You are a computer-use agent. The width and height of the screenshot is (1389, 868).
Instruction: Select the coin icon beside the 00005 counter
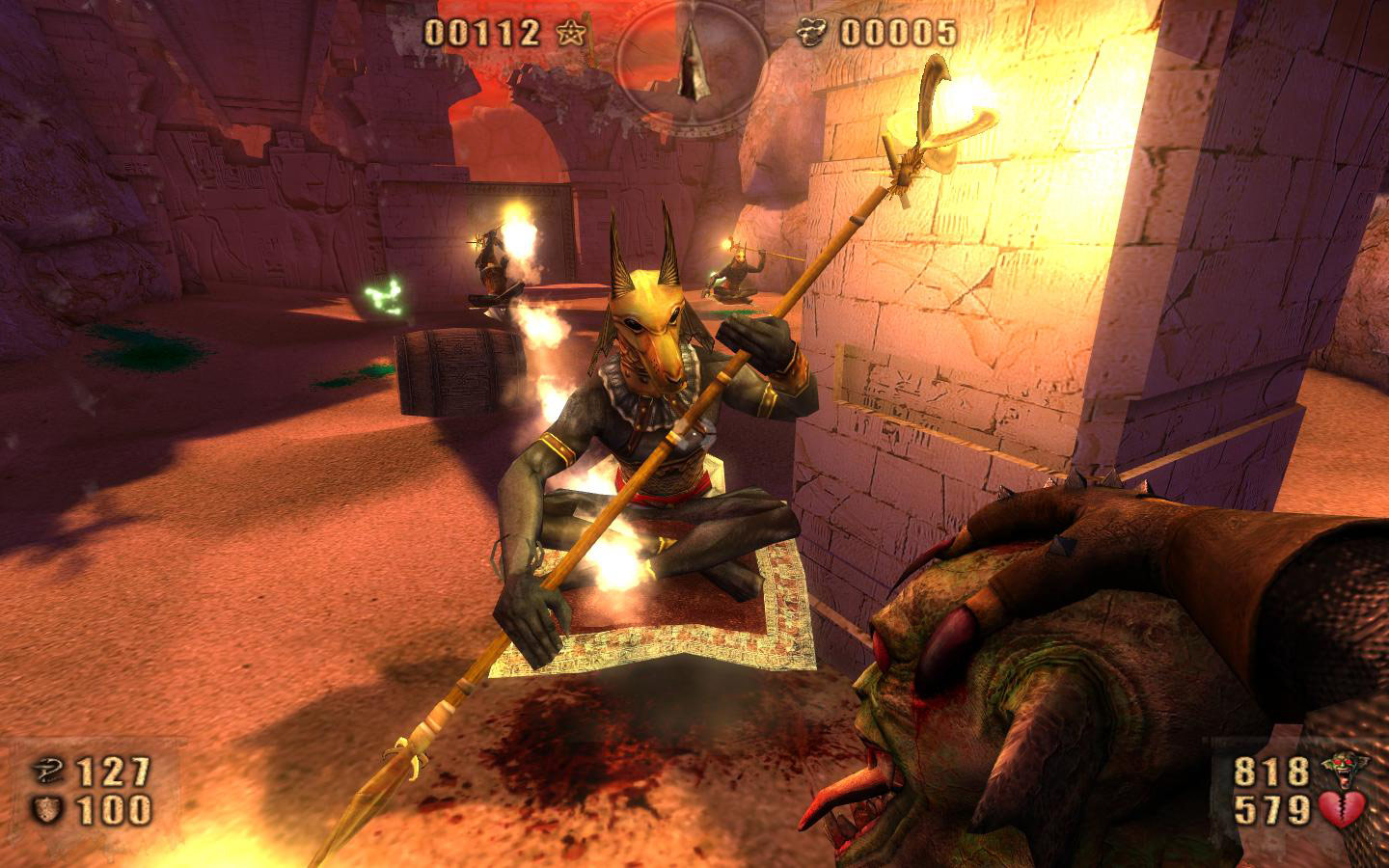pyautogui.click(x=813, y=32)
